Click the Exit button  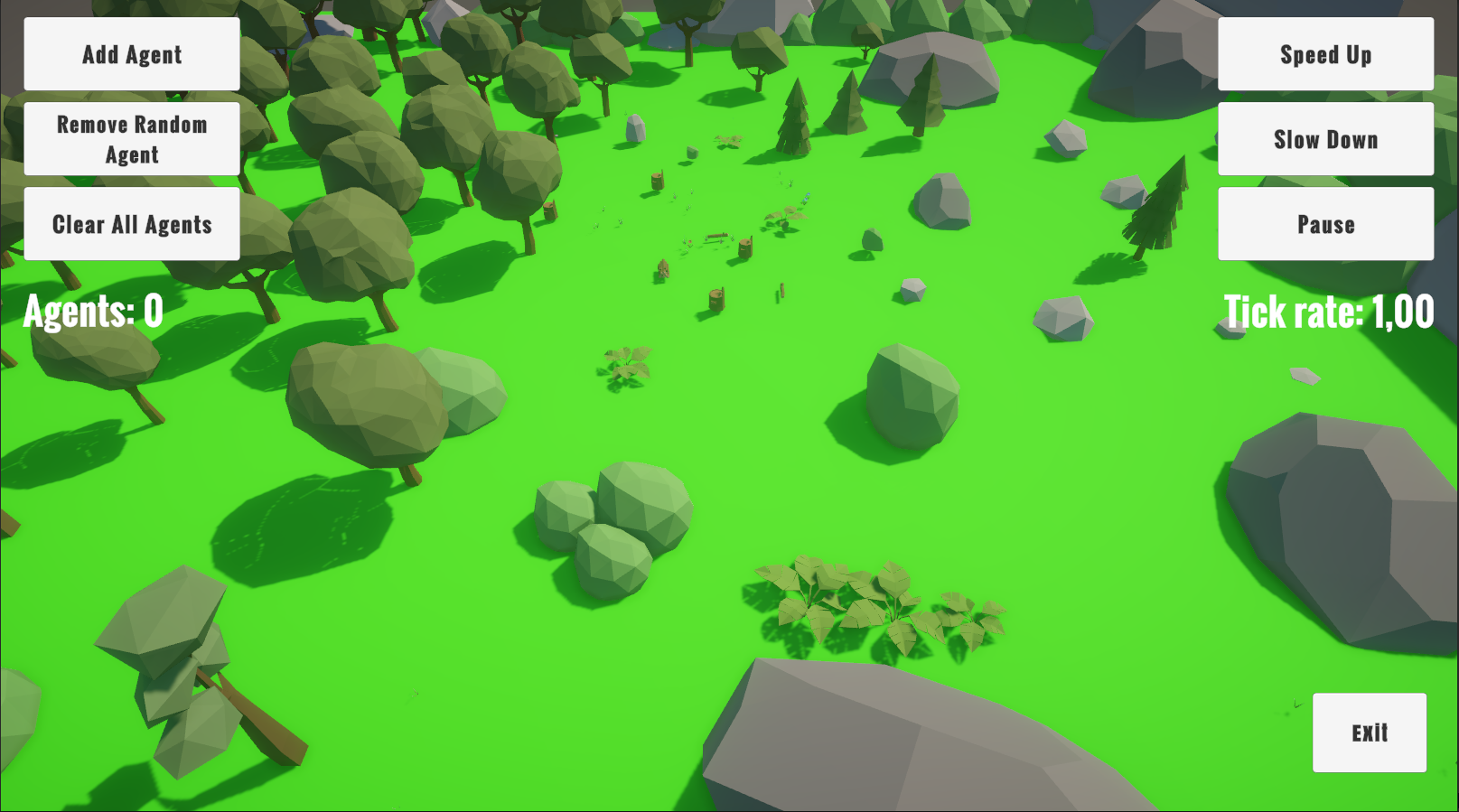(x=1369, y=732)
